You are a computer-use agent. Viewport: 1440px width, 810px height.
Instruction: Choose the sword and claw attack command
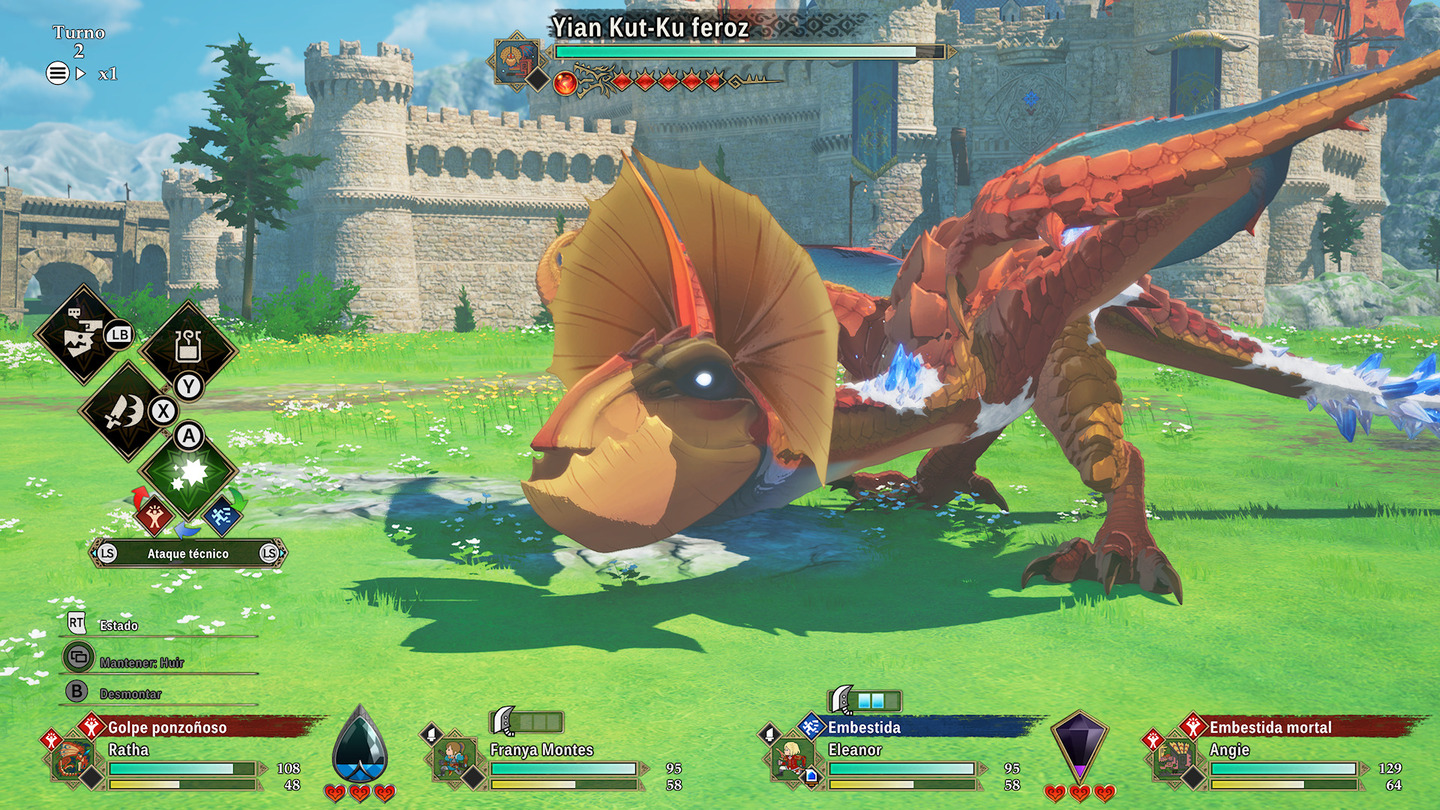click(x=126, y=411)
